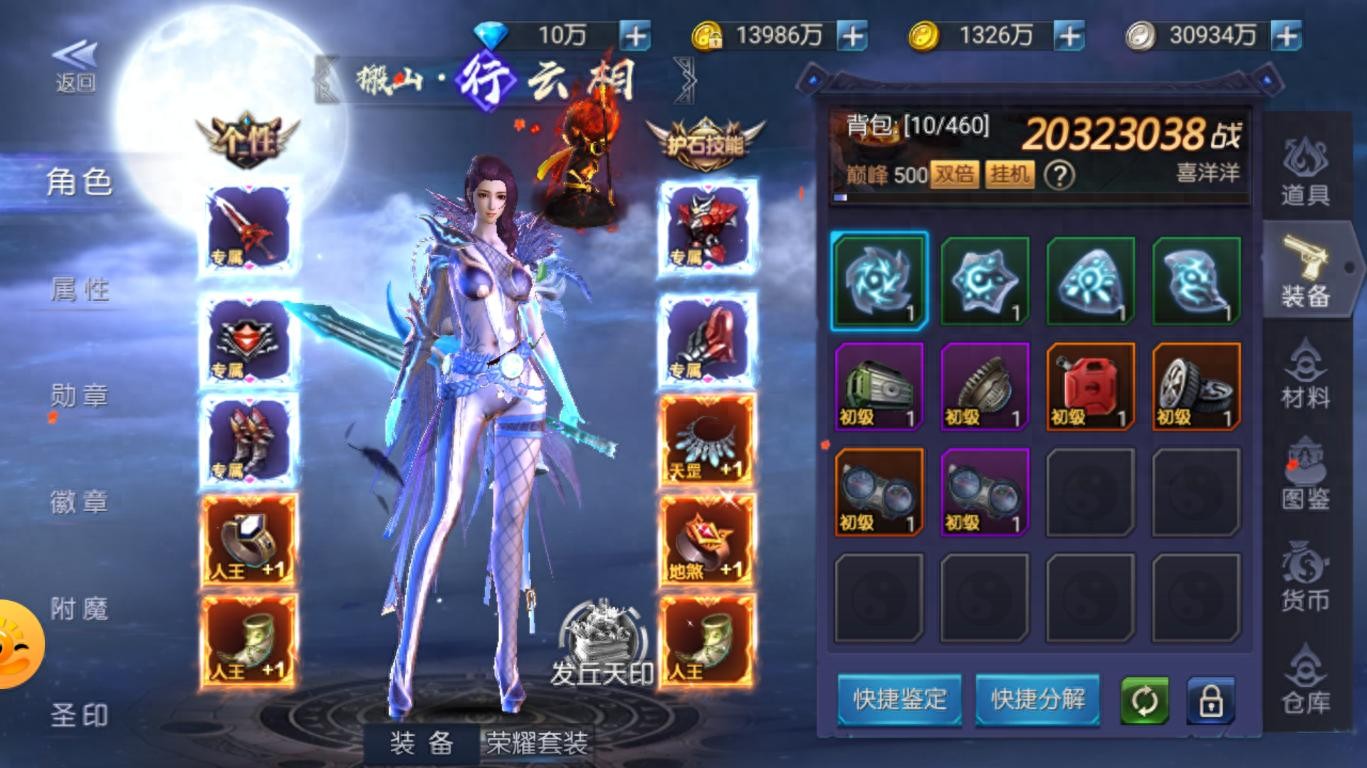This screenshot has width=1367, height=768.
Task: Toggle the blue padlock lock button
Action: point(1210,700)
